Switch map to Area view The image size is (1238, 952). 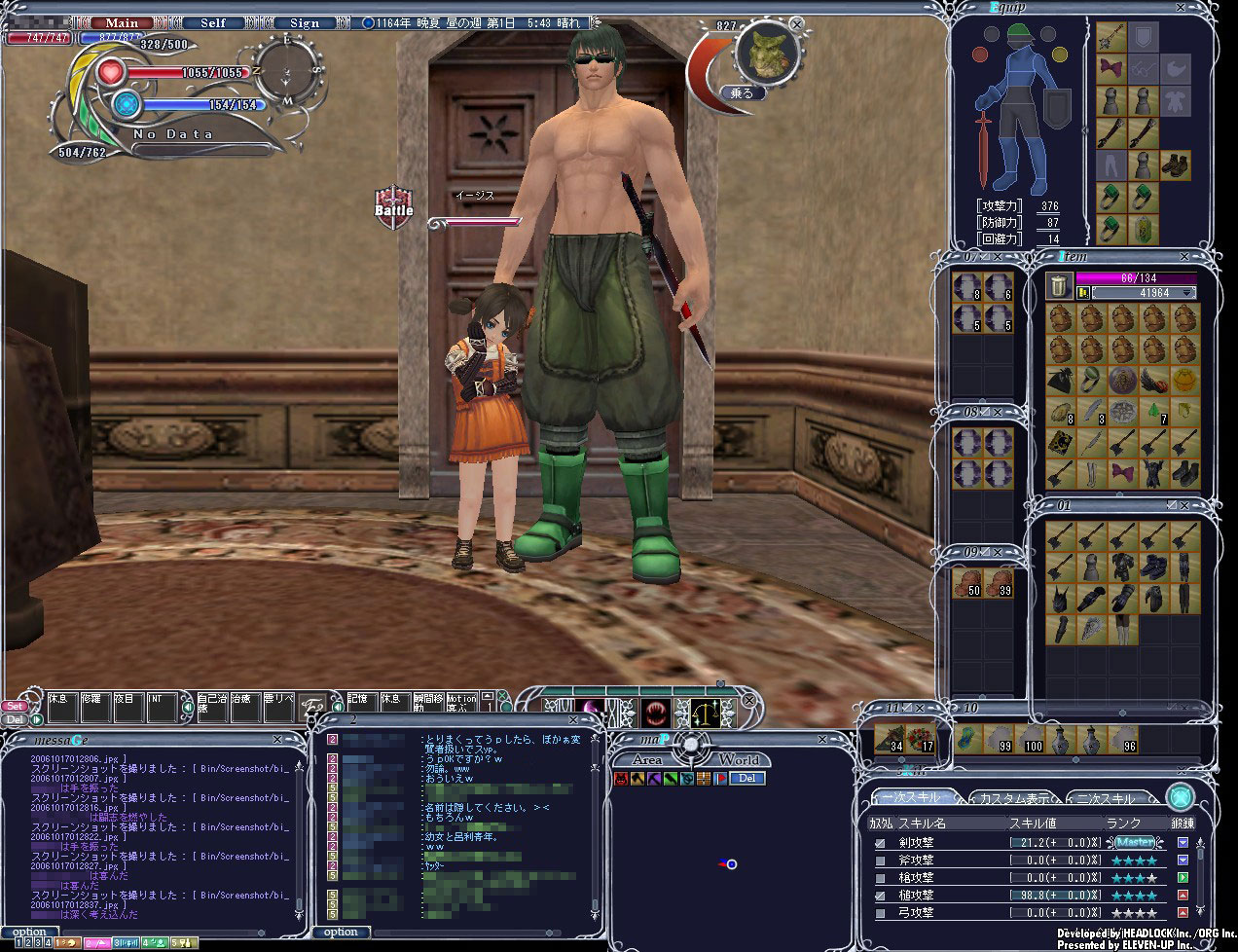(x=647, y=759)
